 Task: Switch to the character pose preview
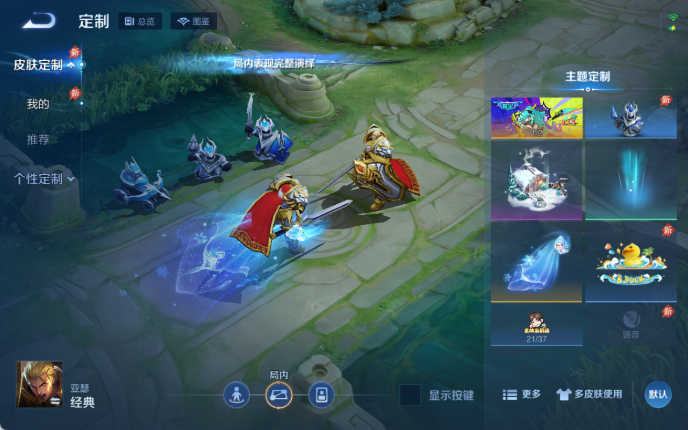tap(236, 395)
